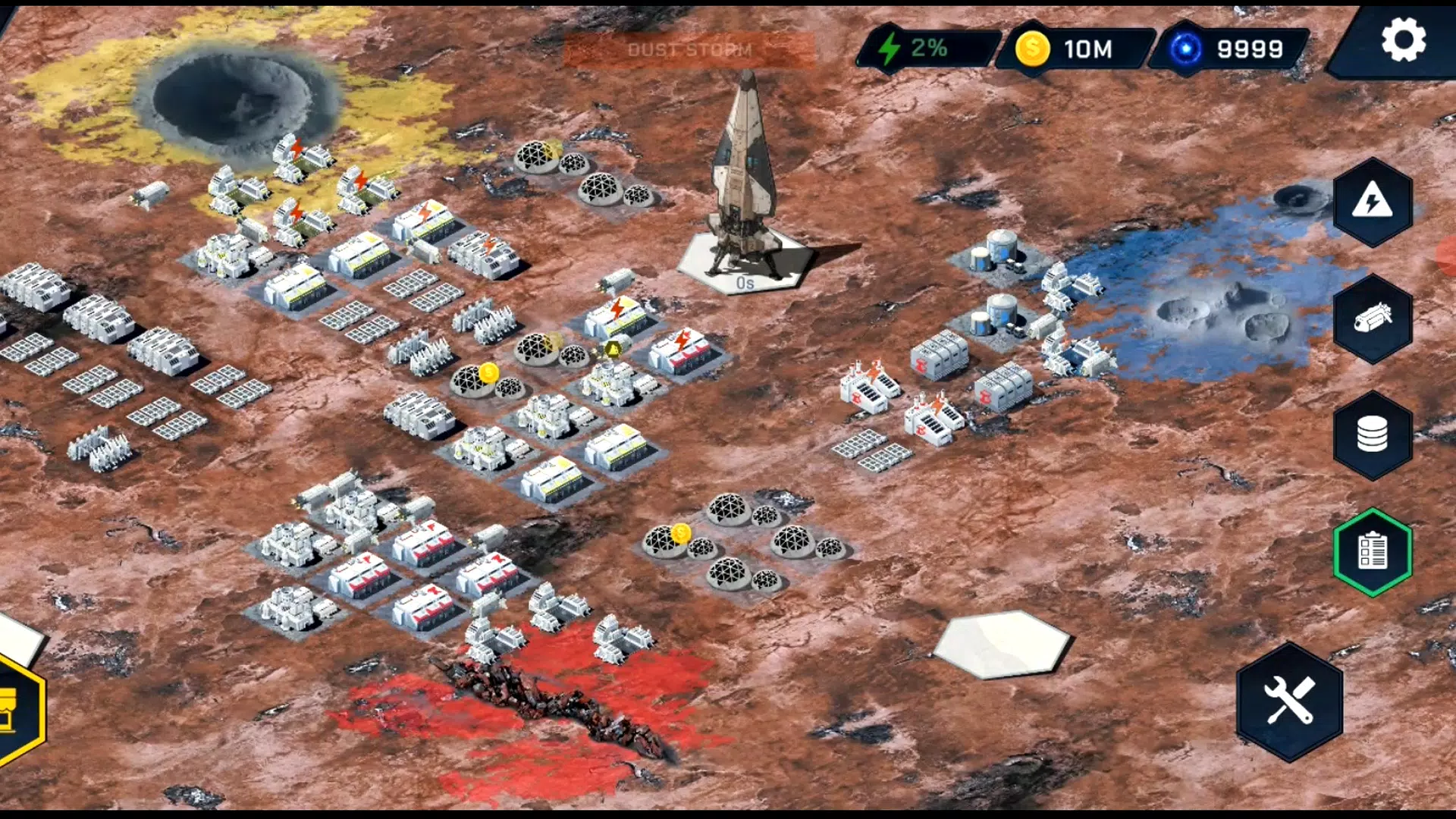Collect the coin above the central dome
1456x819 pixels.
coord(490,371)
